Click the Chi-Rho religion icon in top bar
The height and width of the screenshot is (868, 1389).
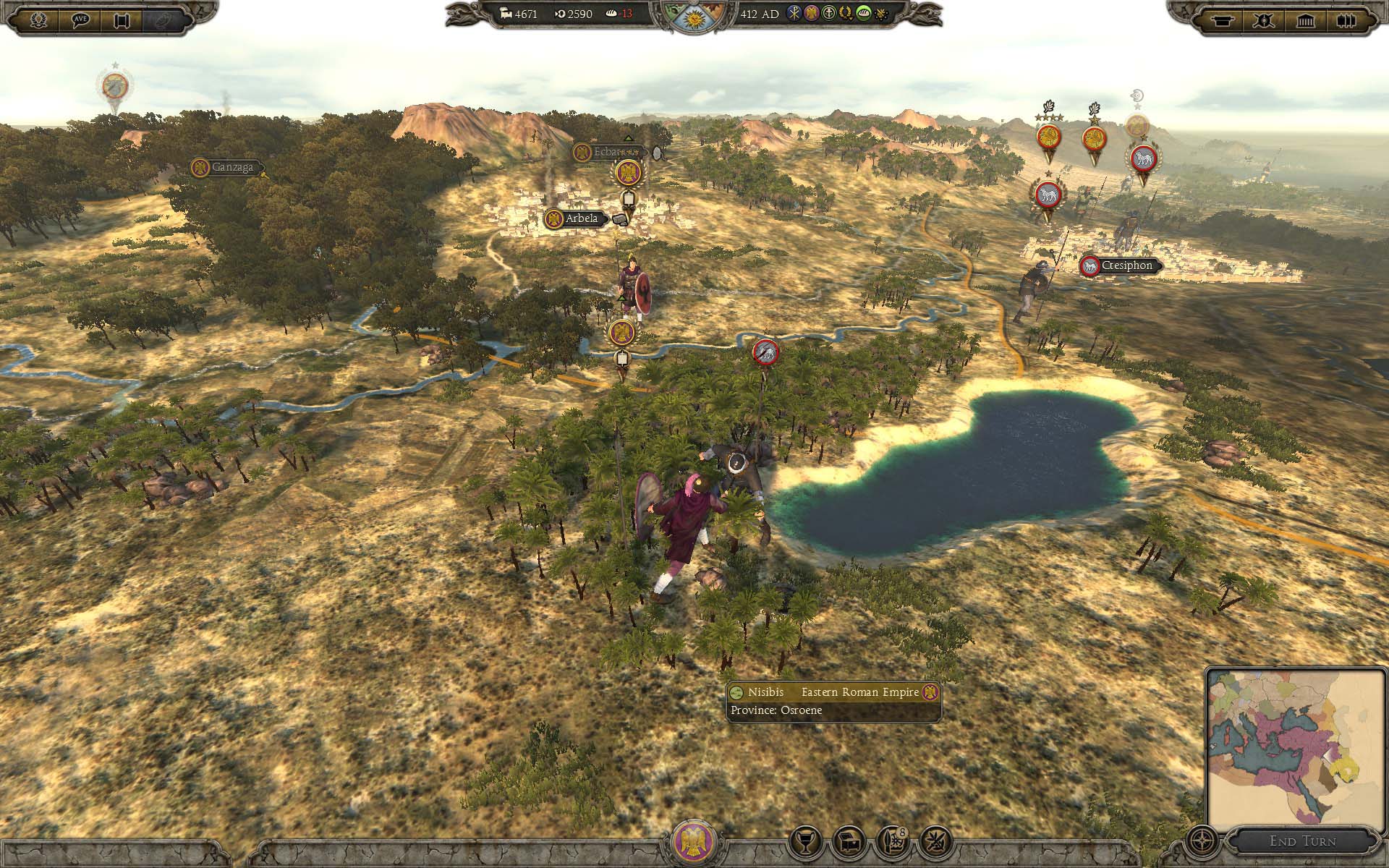795,14
